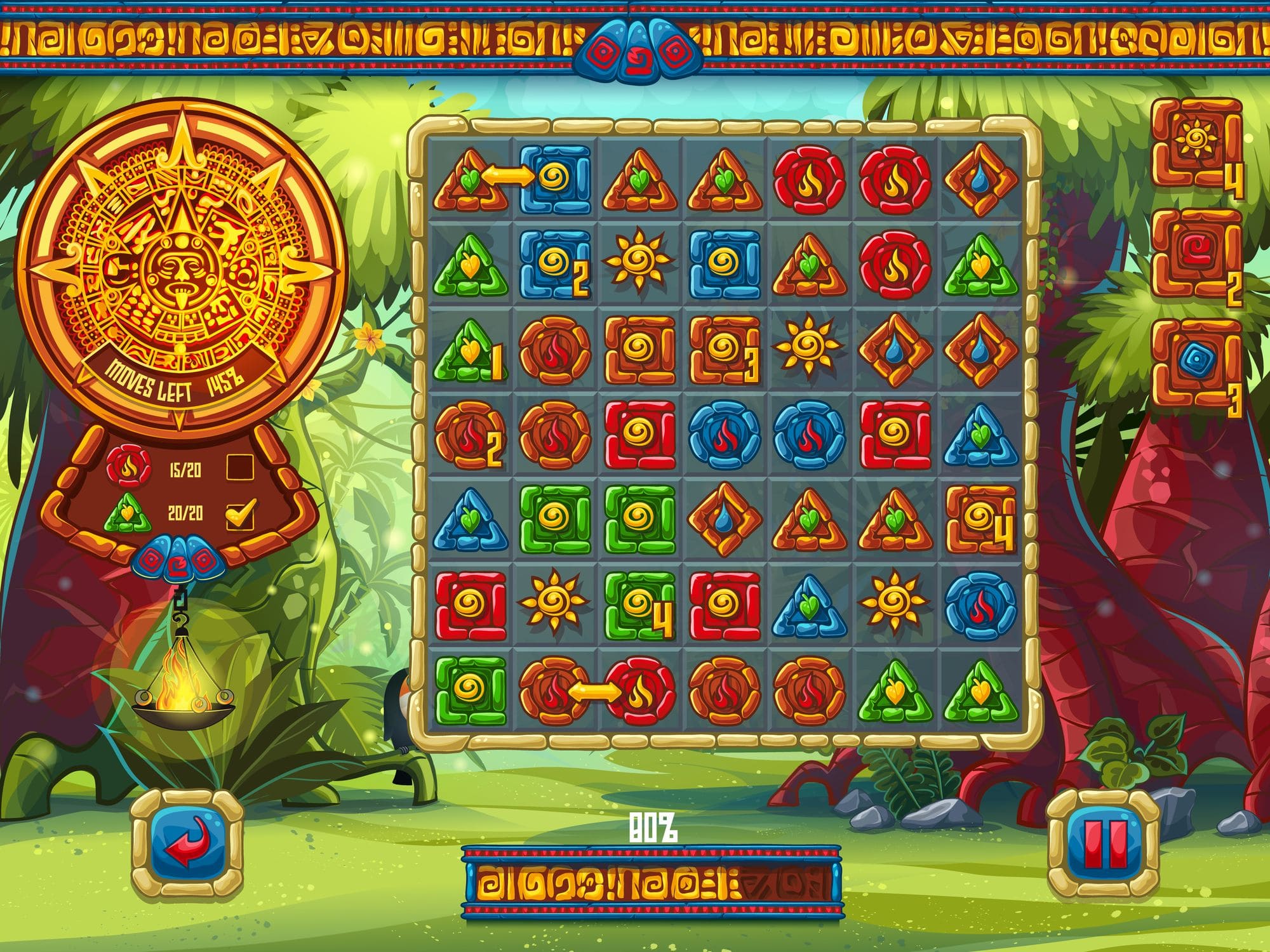Select the blue square gem booster

click(x=1196, y=363)
